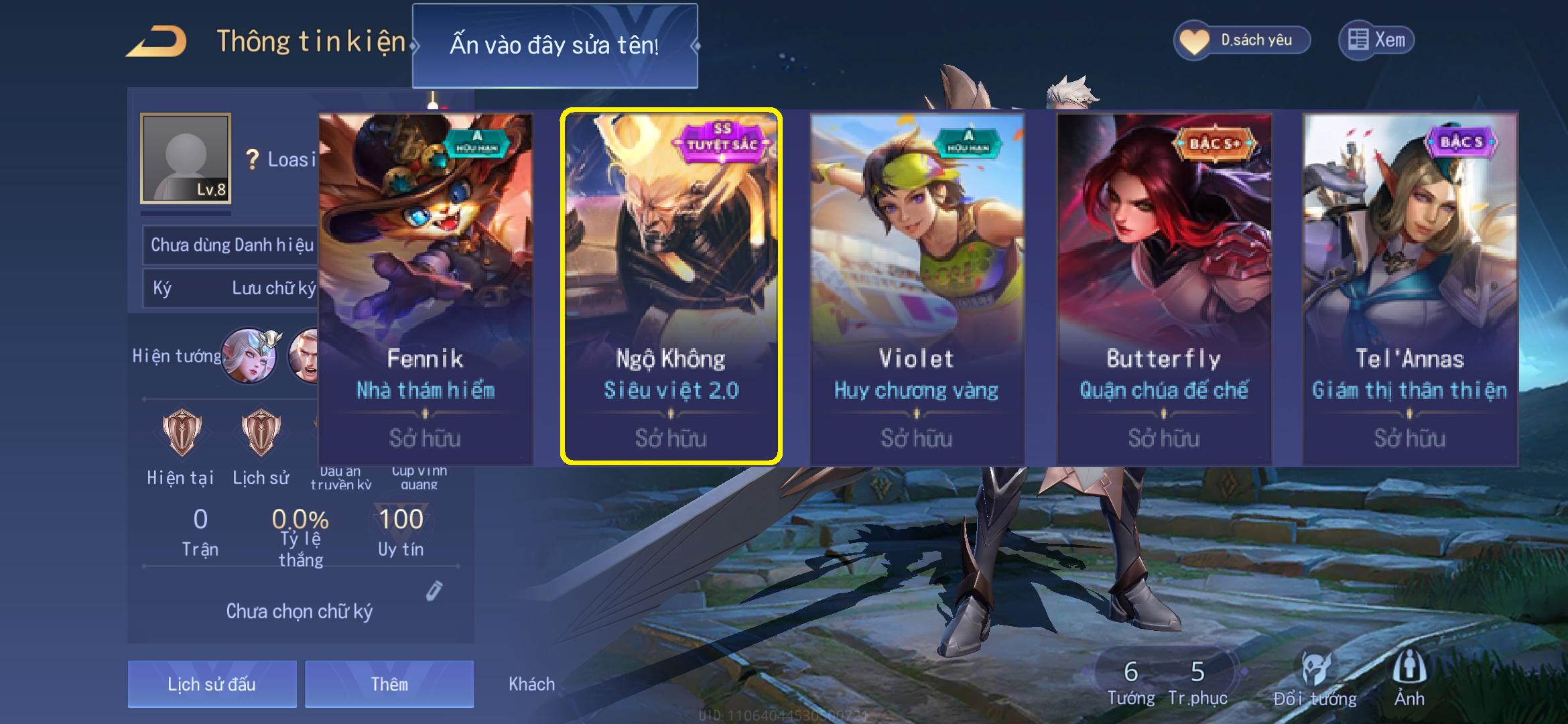Screen dimensions: 1568x724
Task: Choose the Ngộ Không Siêu việt 2.0 card
Action: [671, 288]
